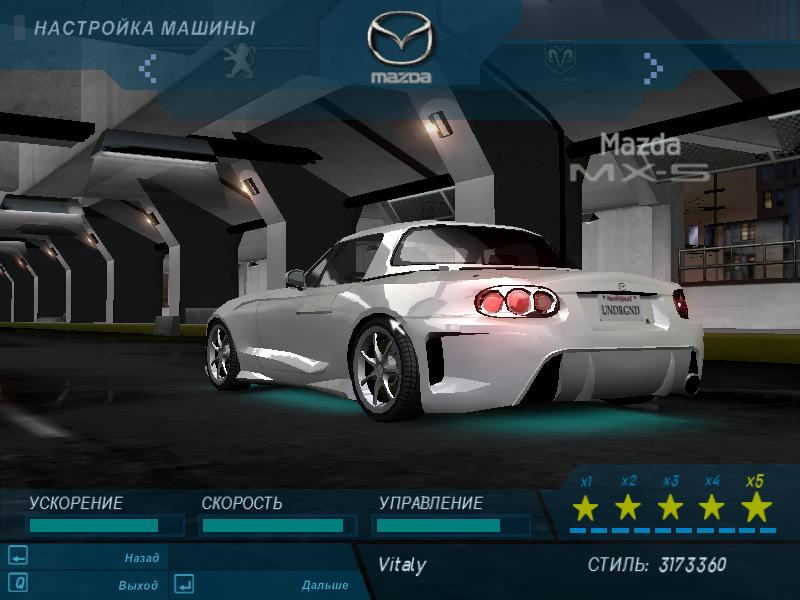Click the selected Mazda brand logo
Viewport: 800px width, 600px height.
click(400, 48)
